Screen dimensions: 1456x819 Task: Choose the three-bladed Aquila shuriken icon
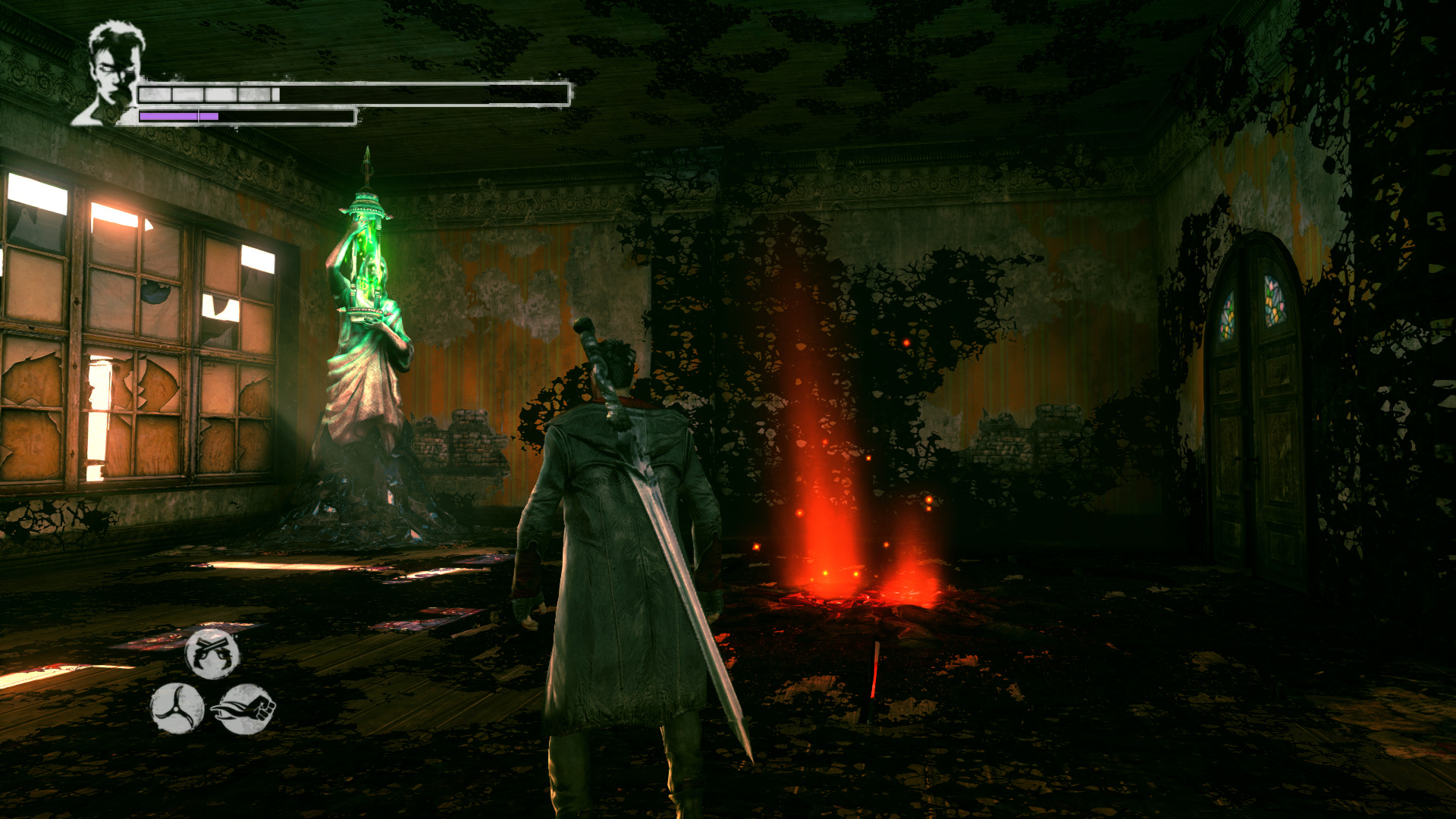(x=177, y=708)
